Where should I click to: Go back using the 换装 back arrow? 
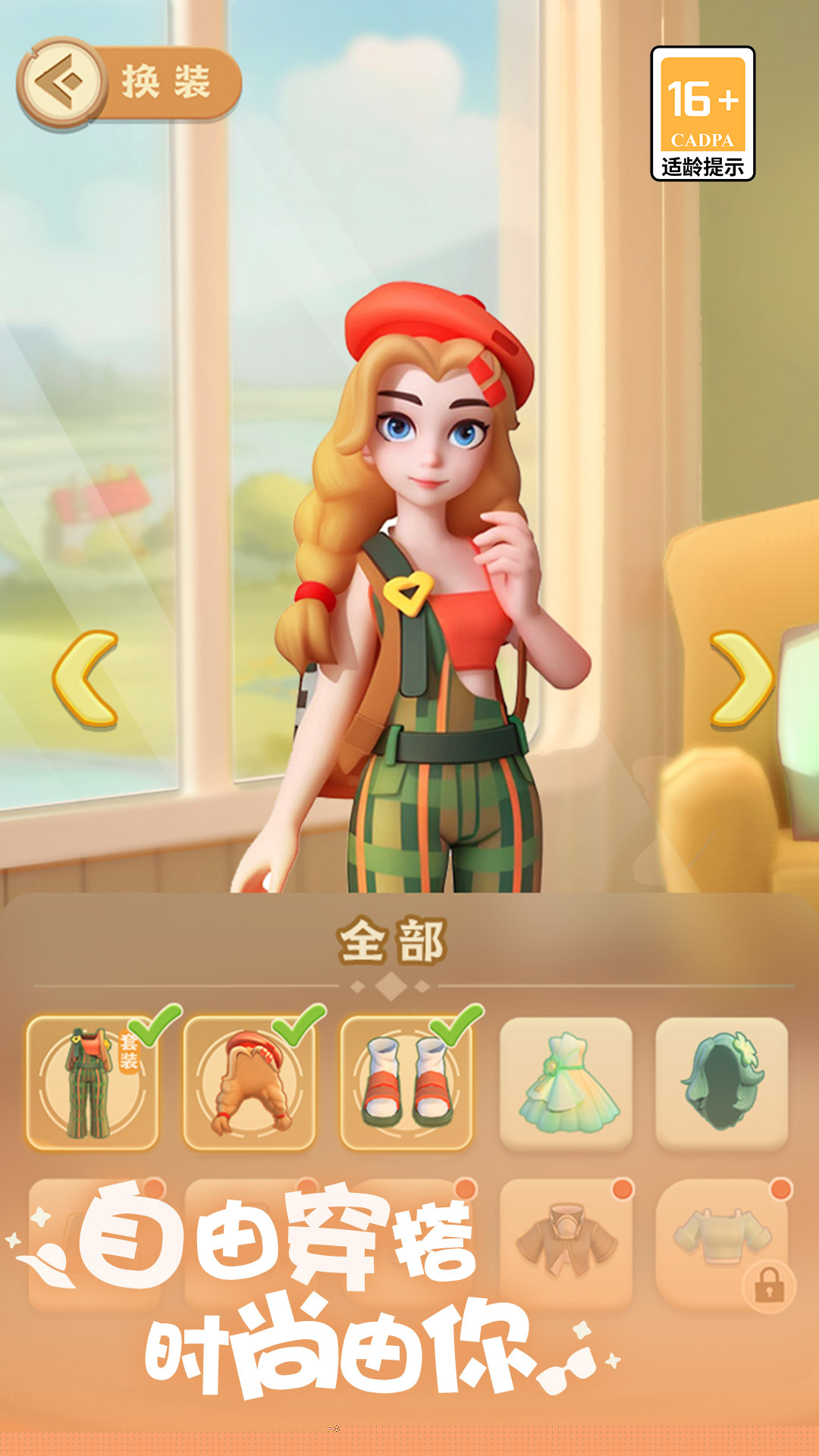[x=61, y=82]
